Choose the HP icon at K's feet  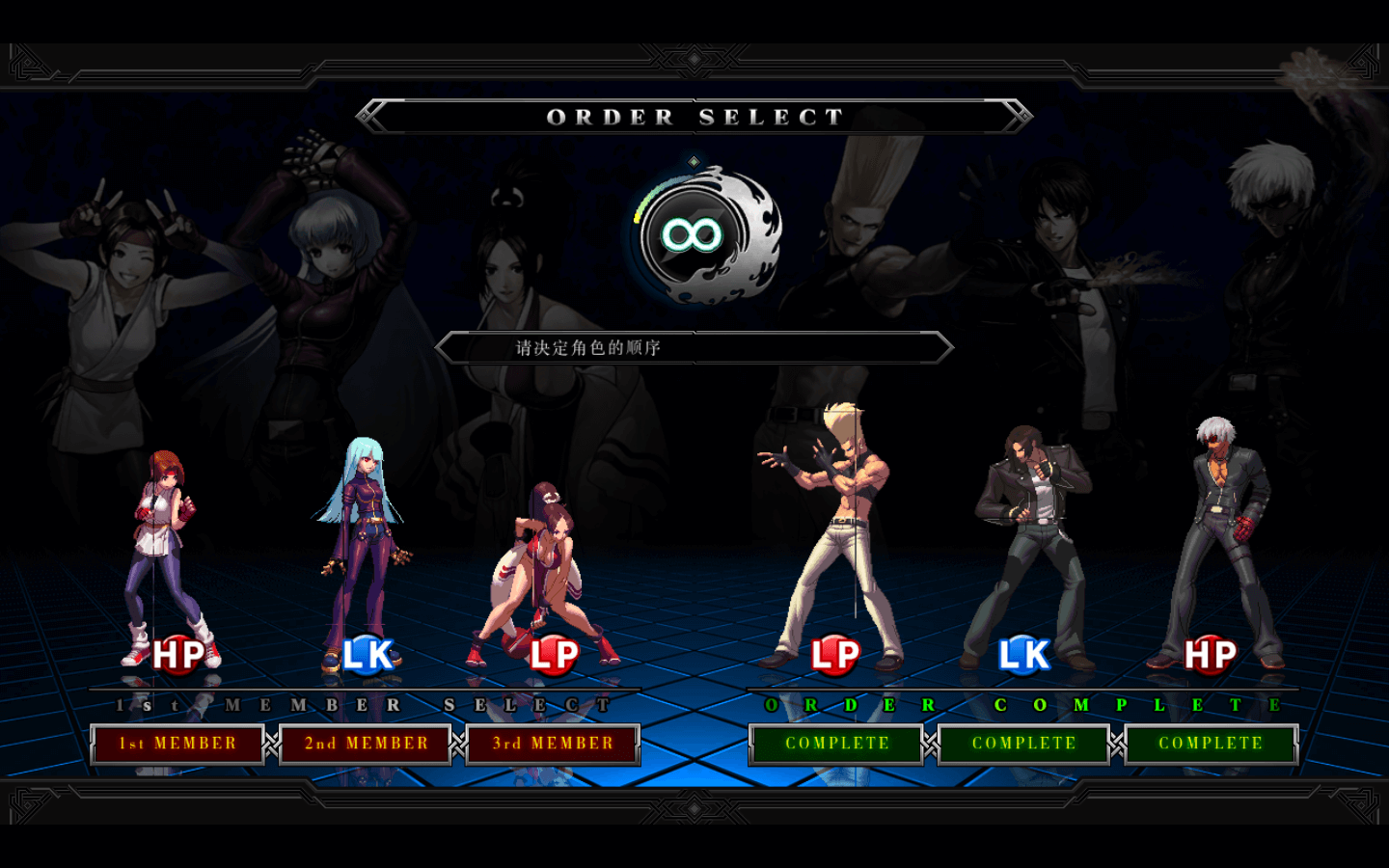click(1211, 655)
